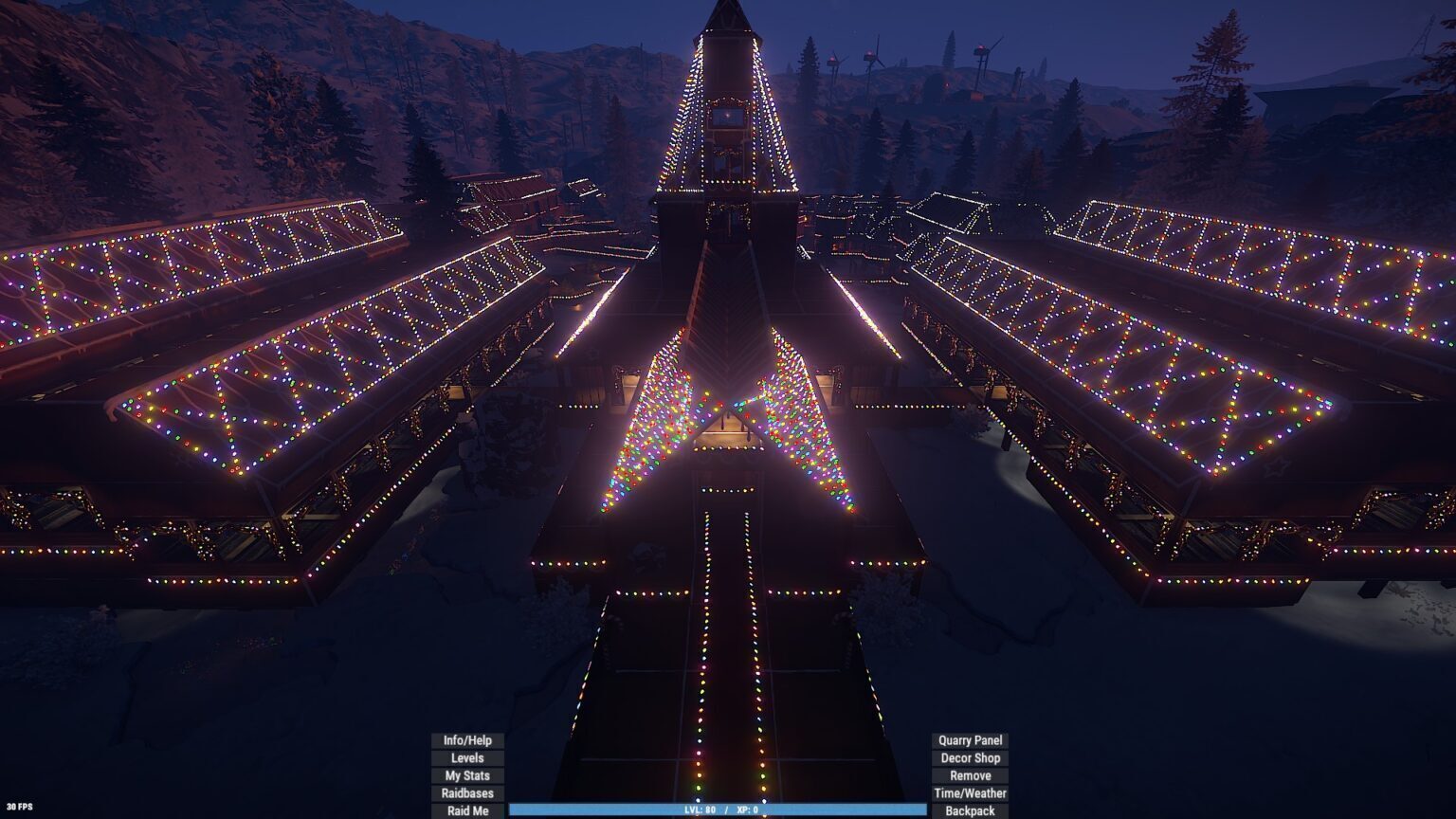Open Time/Weather settings
This screenshot has height=819, width=1456.
(970, 793)
